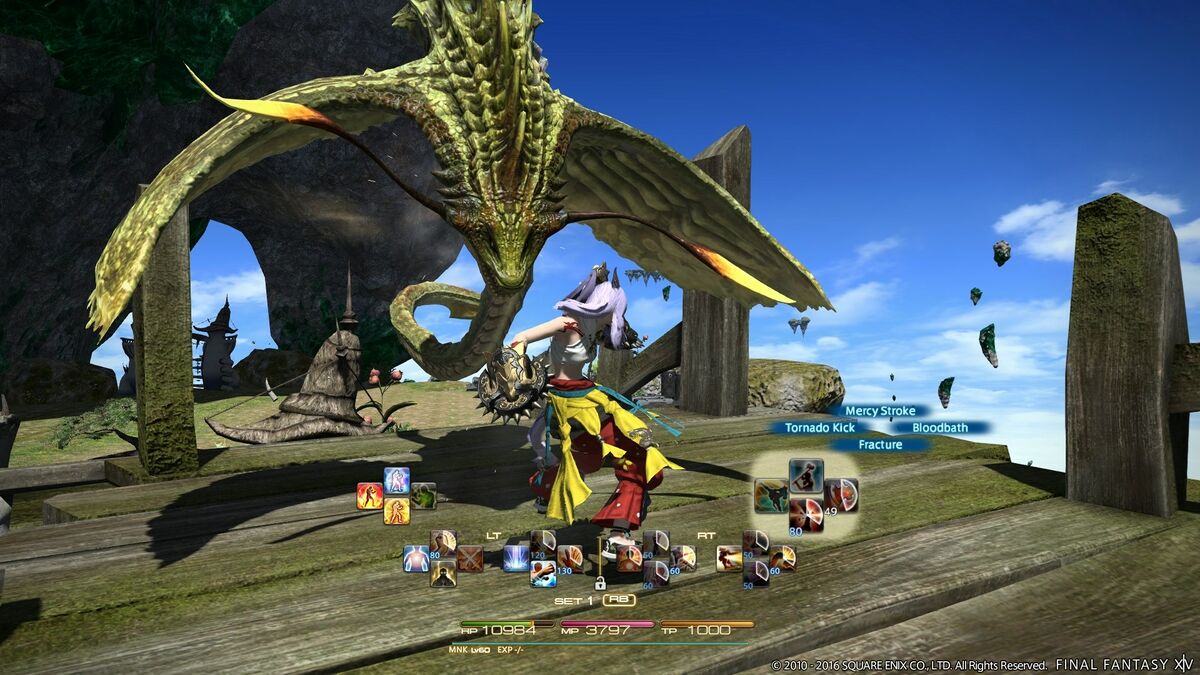Image resolution: width=1200 pixels, height=675 pixels.
Task: Select the Fracture ability icon
Action: tap(806, 515)
